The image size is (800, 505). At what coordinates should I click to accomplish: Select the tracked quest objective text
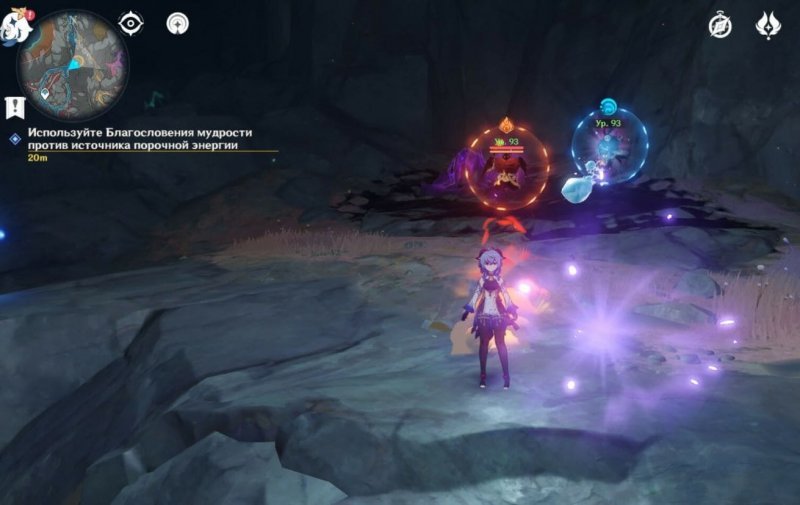click(x=140, y=138)
